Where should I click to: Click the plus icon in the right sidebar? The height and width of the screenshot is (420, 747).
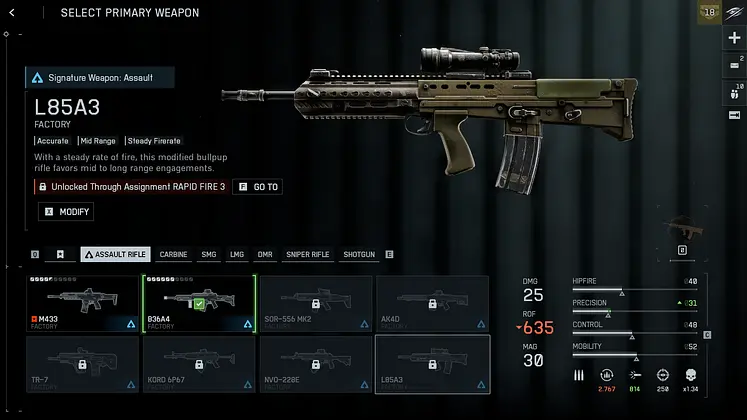click(x=735, y=38)
